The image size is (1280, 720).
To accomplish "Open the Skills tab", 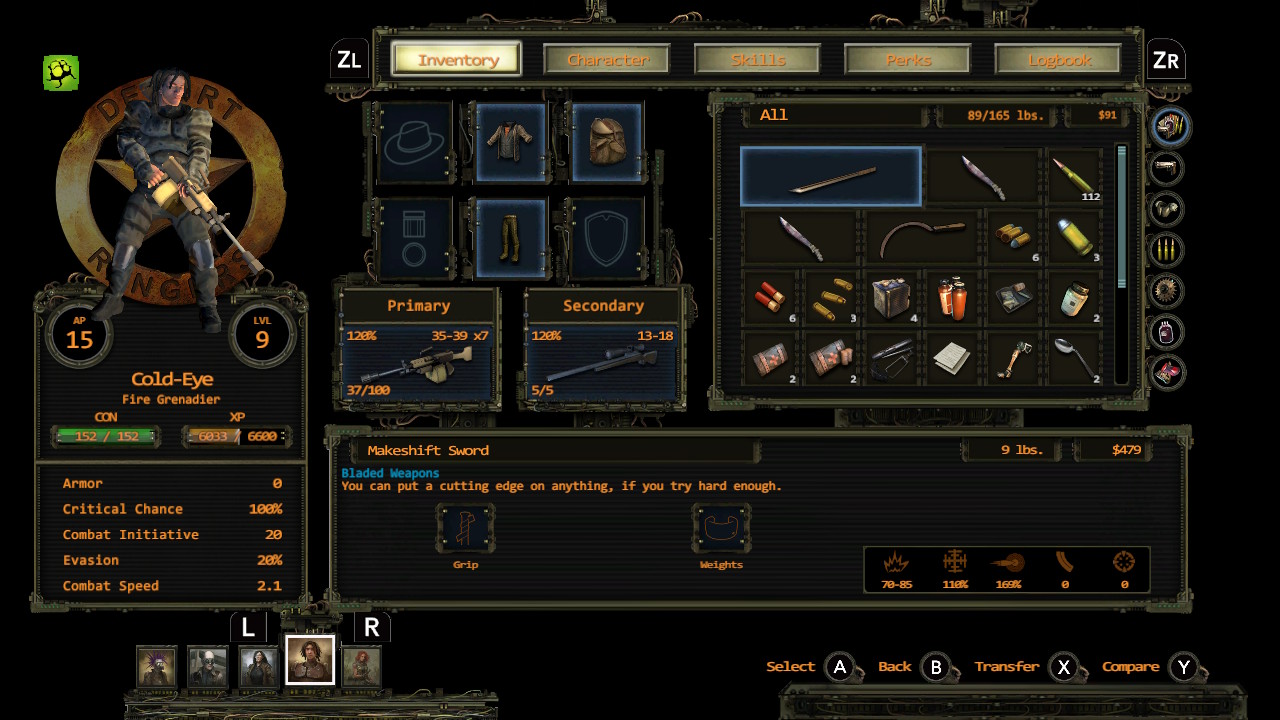I will point(757,60).
